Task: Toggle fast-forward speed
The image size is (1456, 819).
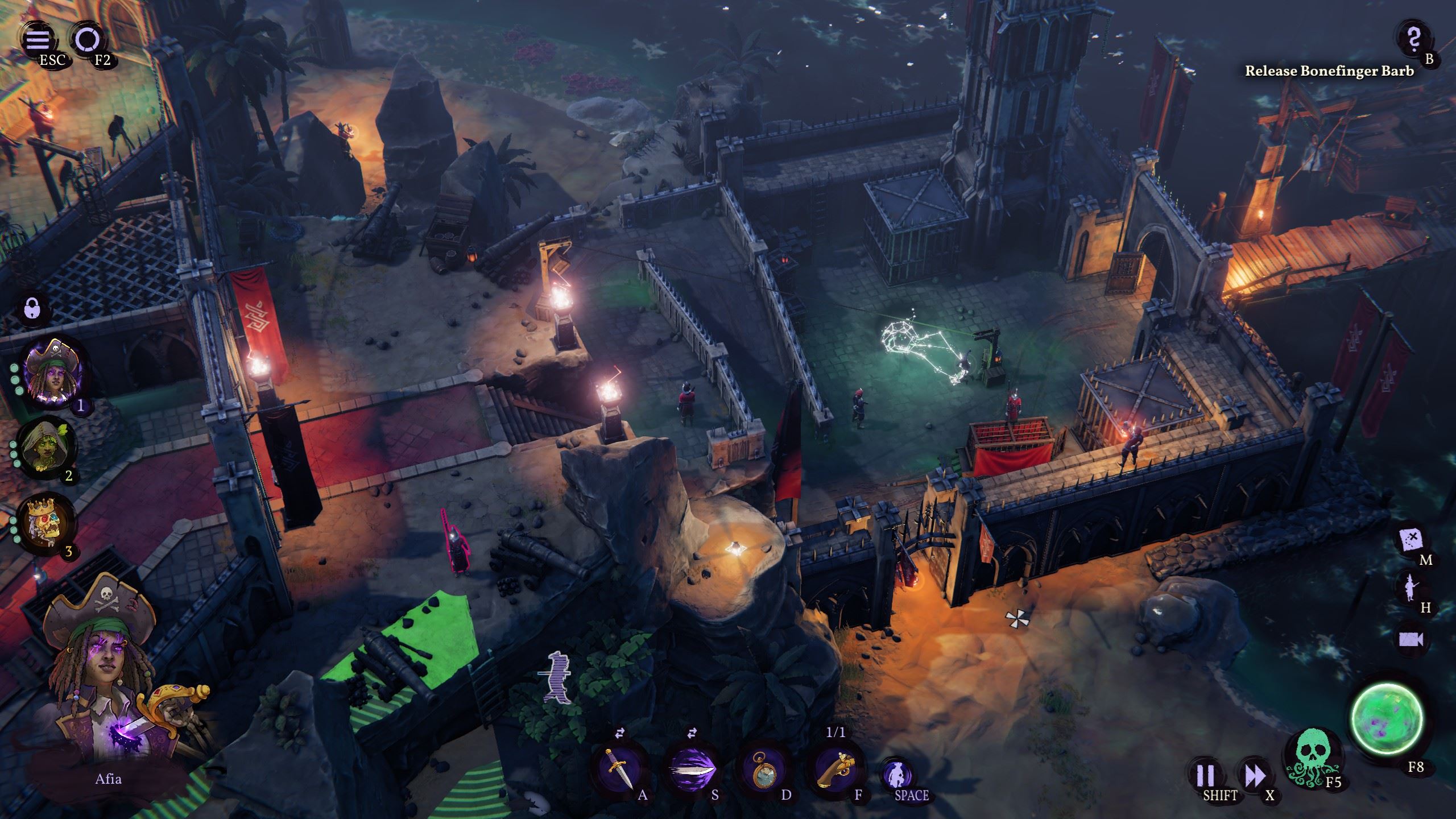Action: tap(1255, 775)
